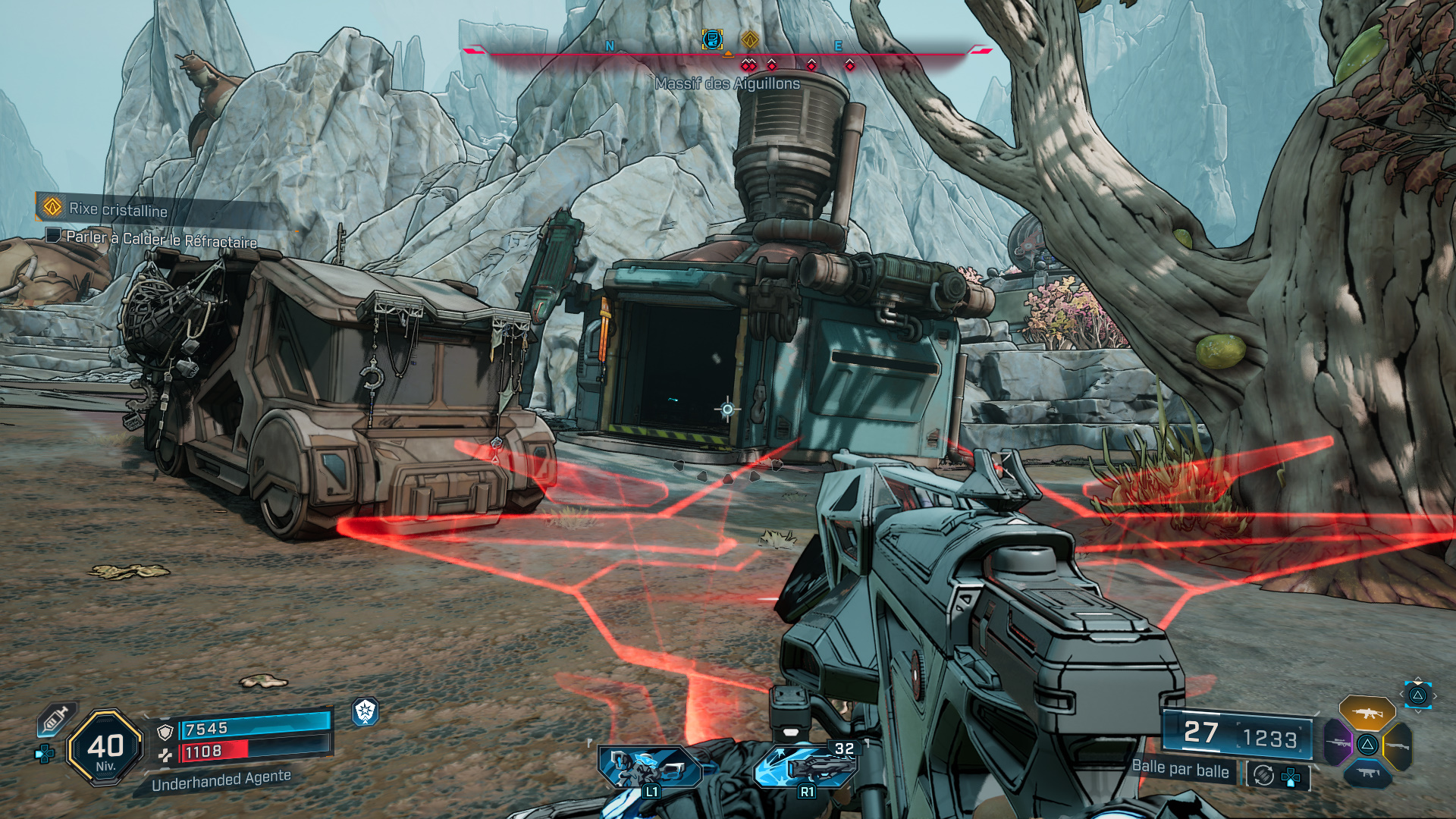Click the shield icon beside 7545
Image resolution: width=1456 pixels, height=819 pixels.
tap(165, 732)
